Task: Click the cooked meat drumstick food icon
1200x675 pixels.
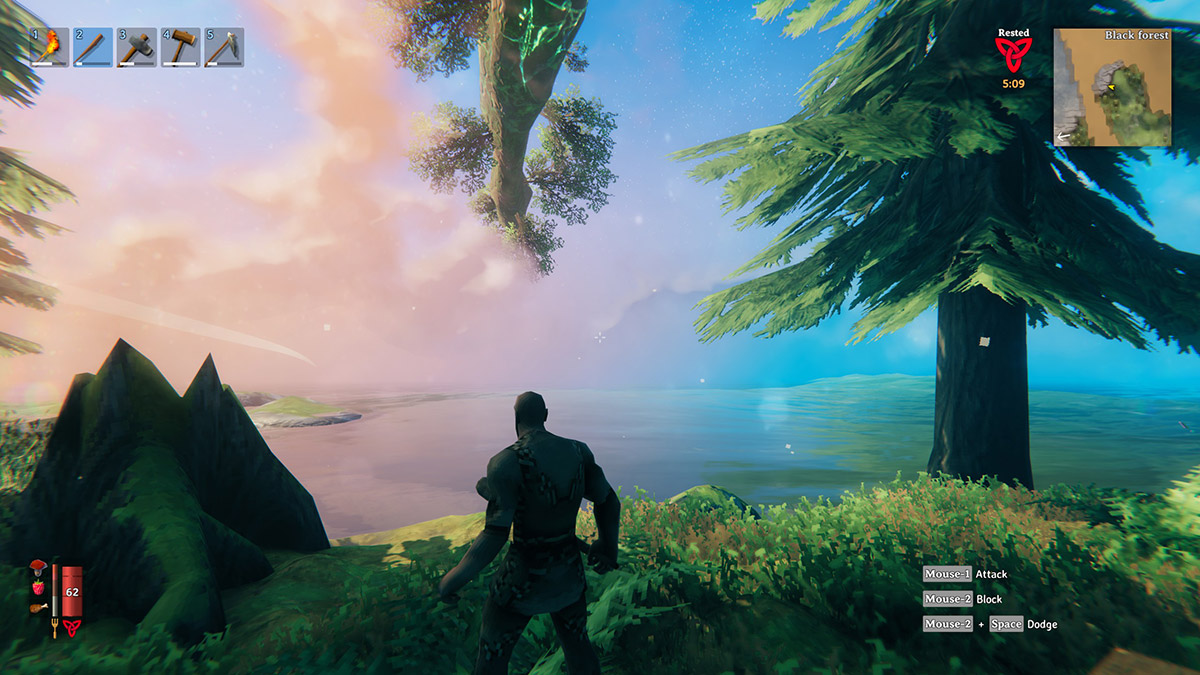Action: [38, 605]
